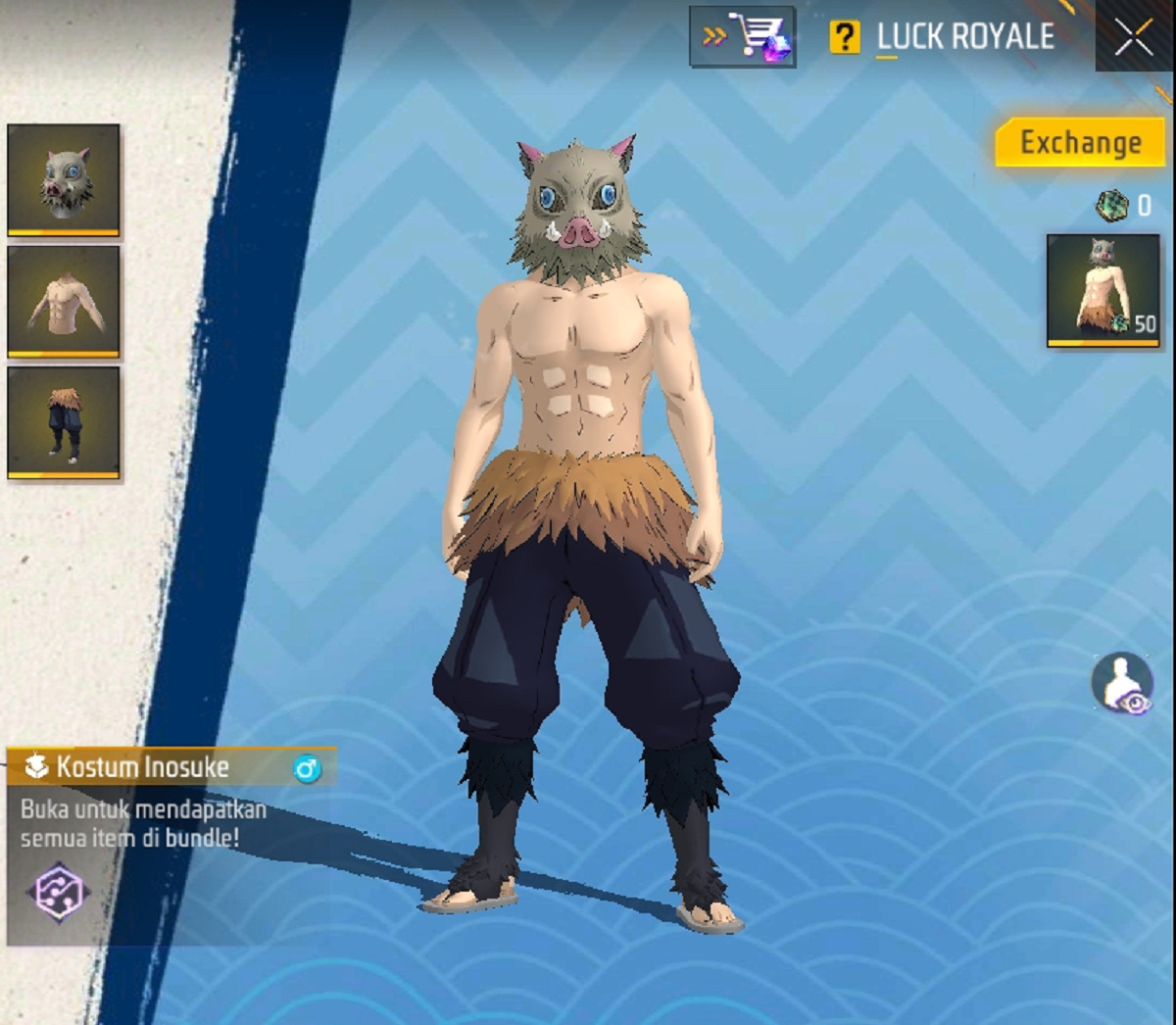Click the male gender symbol icon
Viewport: 1176px width, 1025px height.
(x=307, y=769)
